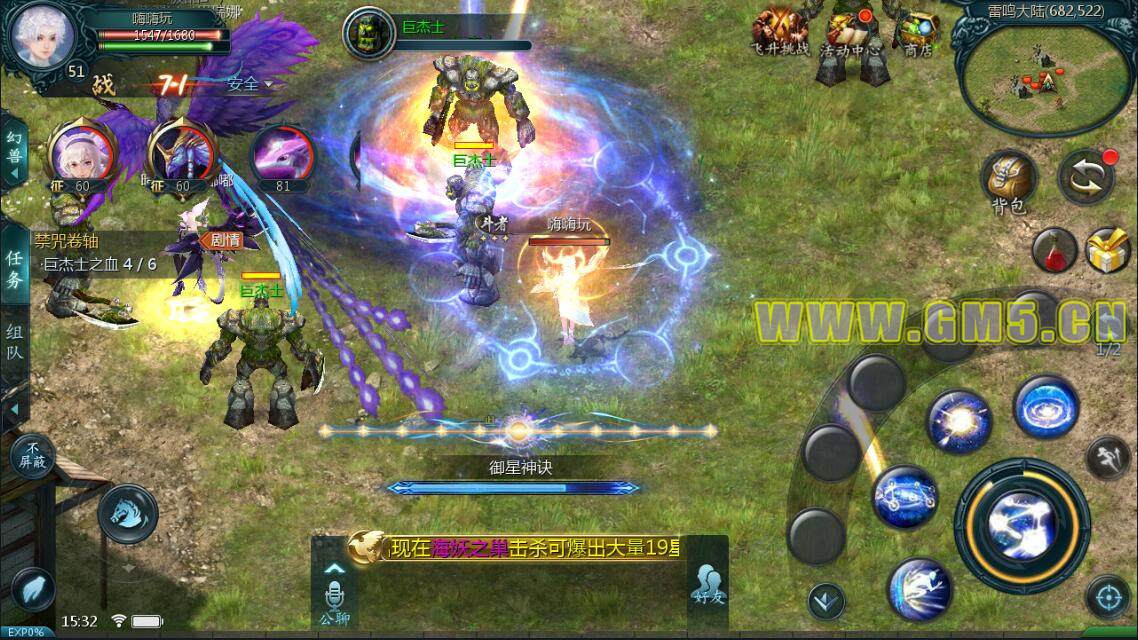Tap the swap arrows button

pyautogui.click(x=1087, y=176)
